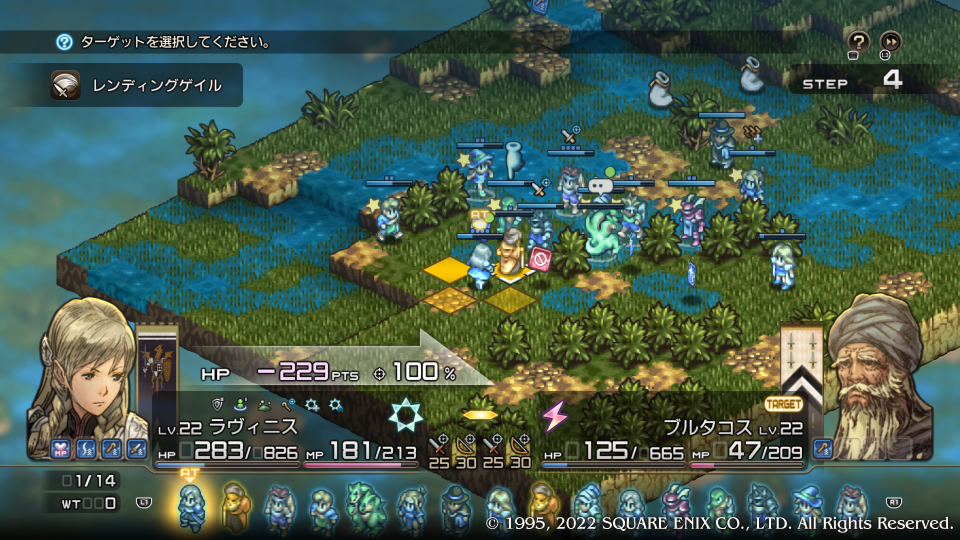Toggle the fast-forward button
Screen dimensions: 960x540
pos(890,41)
